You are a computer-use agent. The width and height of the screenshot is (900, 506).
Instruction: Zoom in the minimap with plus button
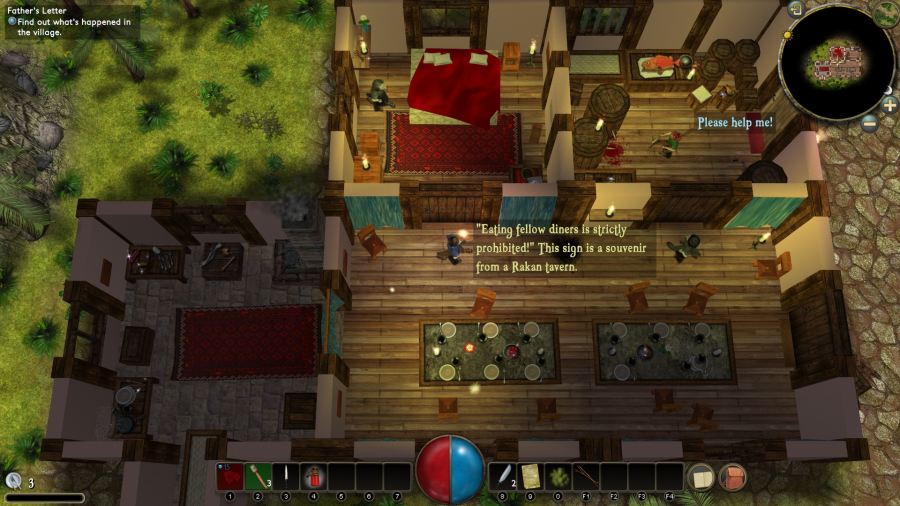pos(890,104)
